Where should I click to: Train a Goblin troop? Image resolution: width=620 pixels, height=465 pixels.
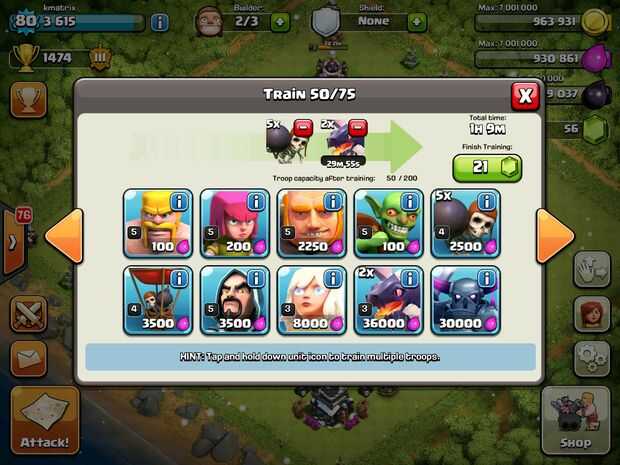[388, 223]
